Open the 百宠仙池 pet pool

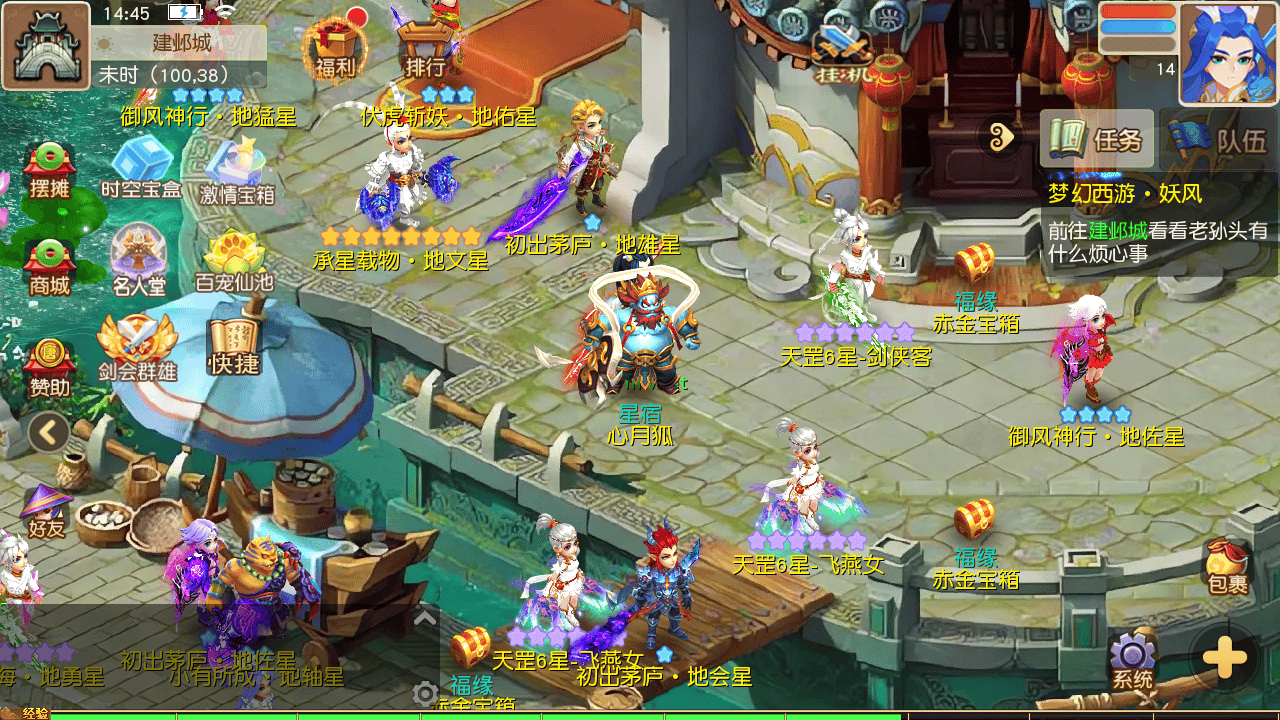point(234,262)
